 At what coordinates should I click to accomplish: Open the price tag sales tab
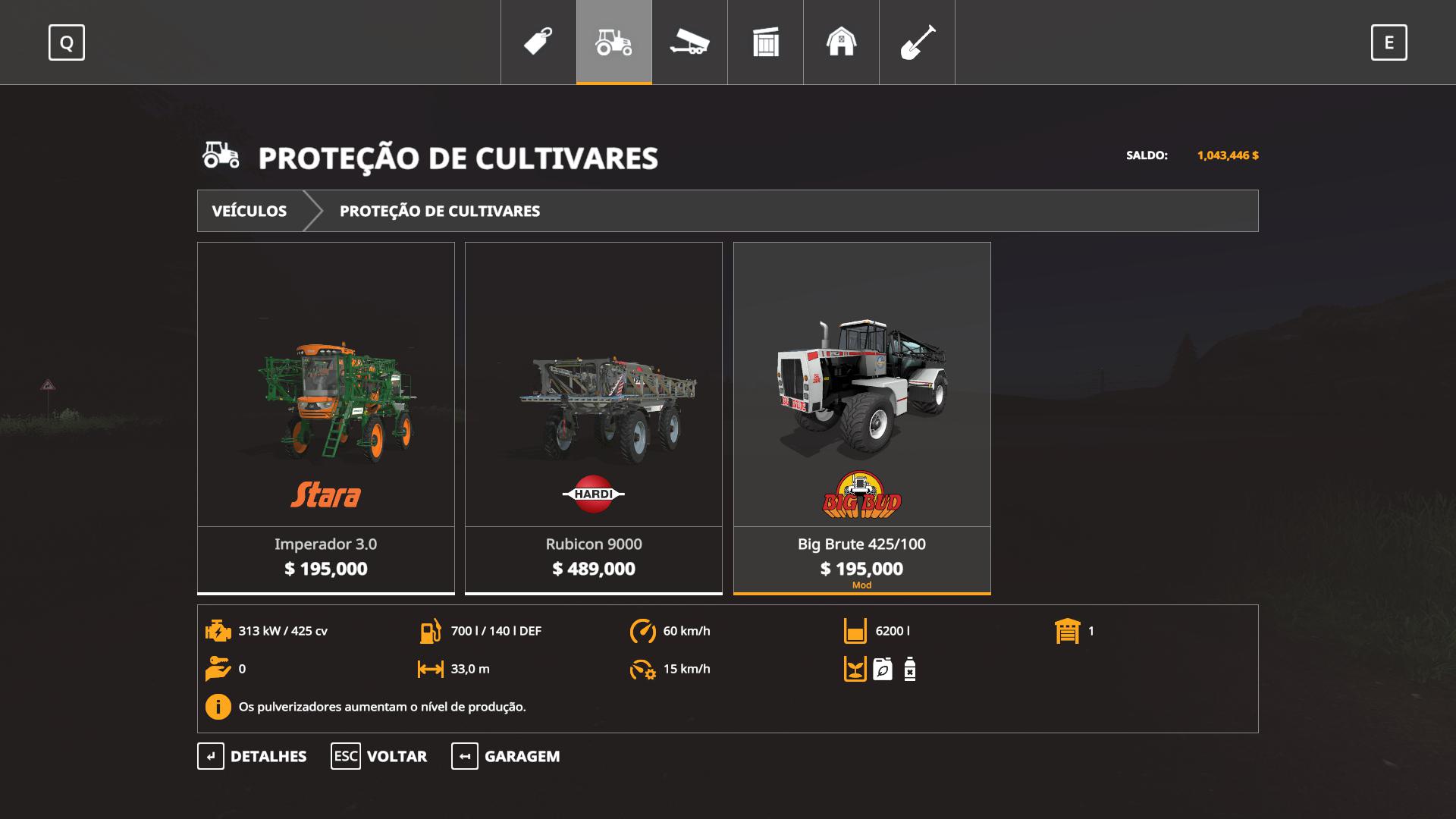pos(538,42)
